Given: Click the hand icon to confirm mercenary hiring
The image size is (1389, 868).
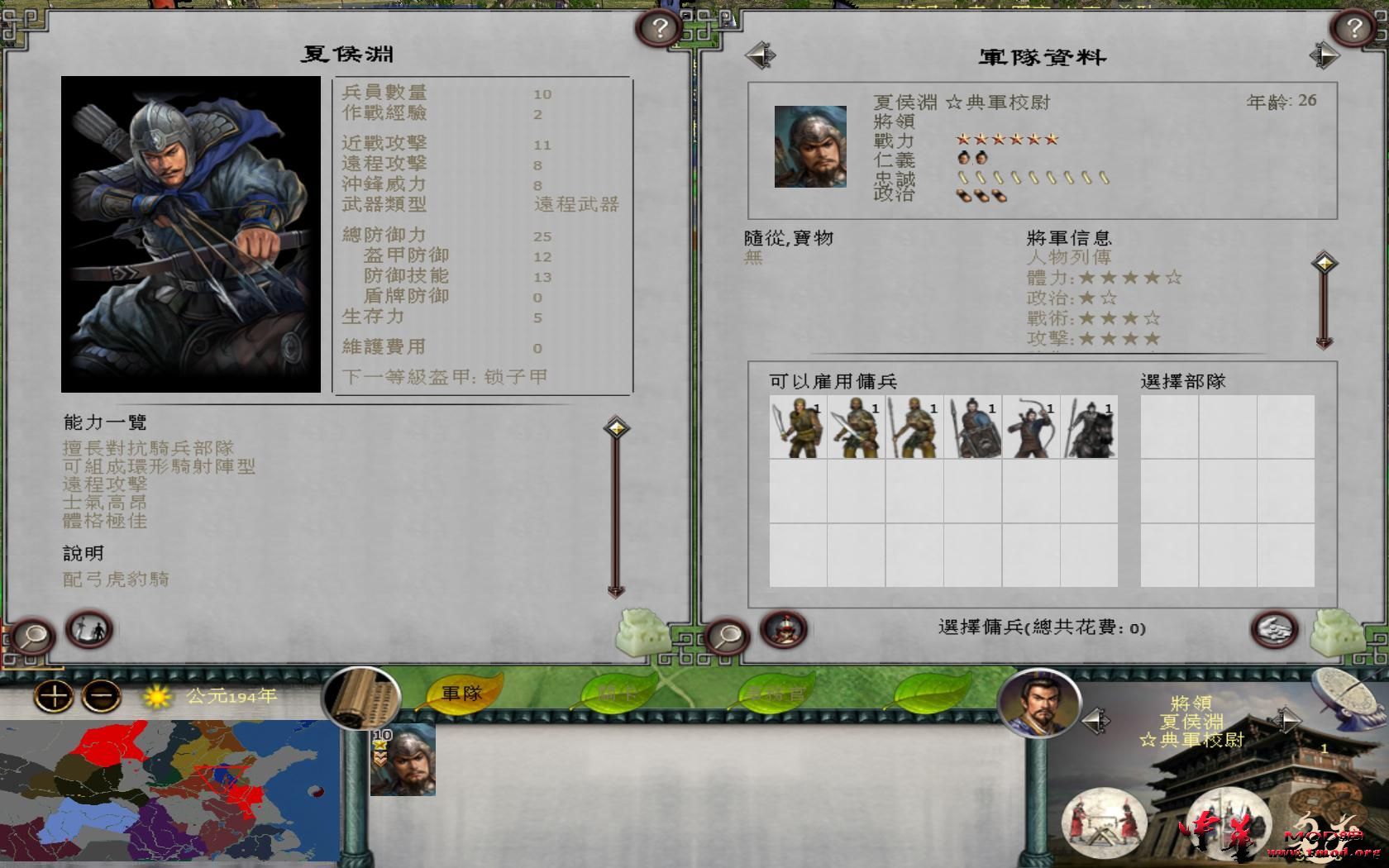Looking at the screenshot, I should (x=1273, y=629).
